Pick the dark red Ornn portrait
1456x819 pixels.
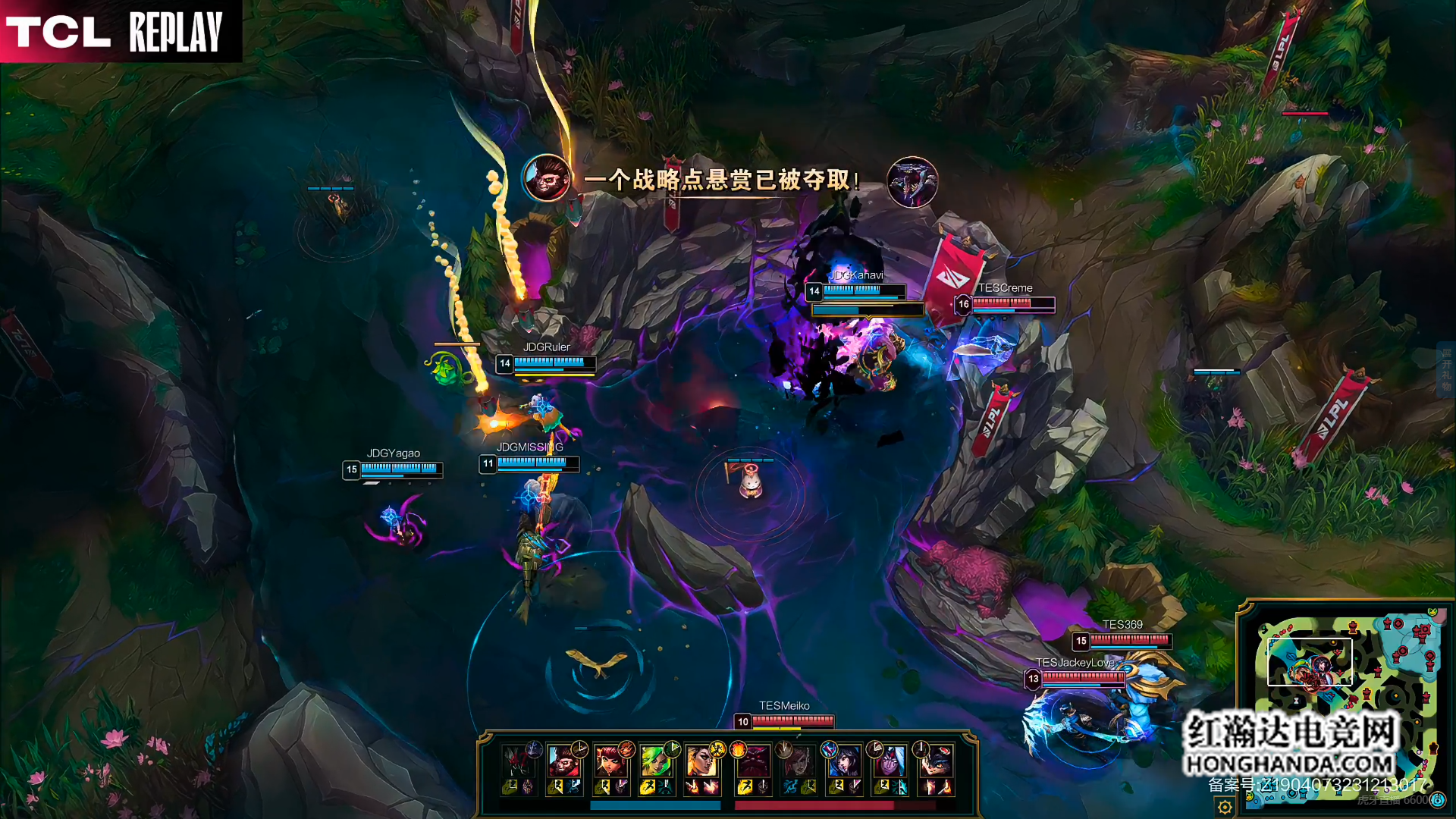[x=752, y=761]
